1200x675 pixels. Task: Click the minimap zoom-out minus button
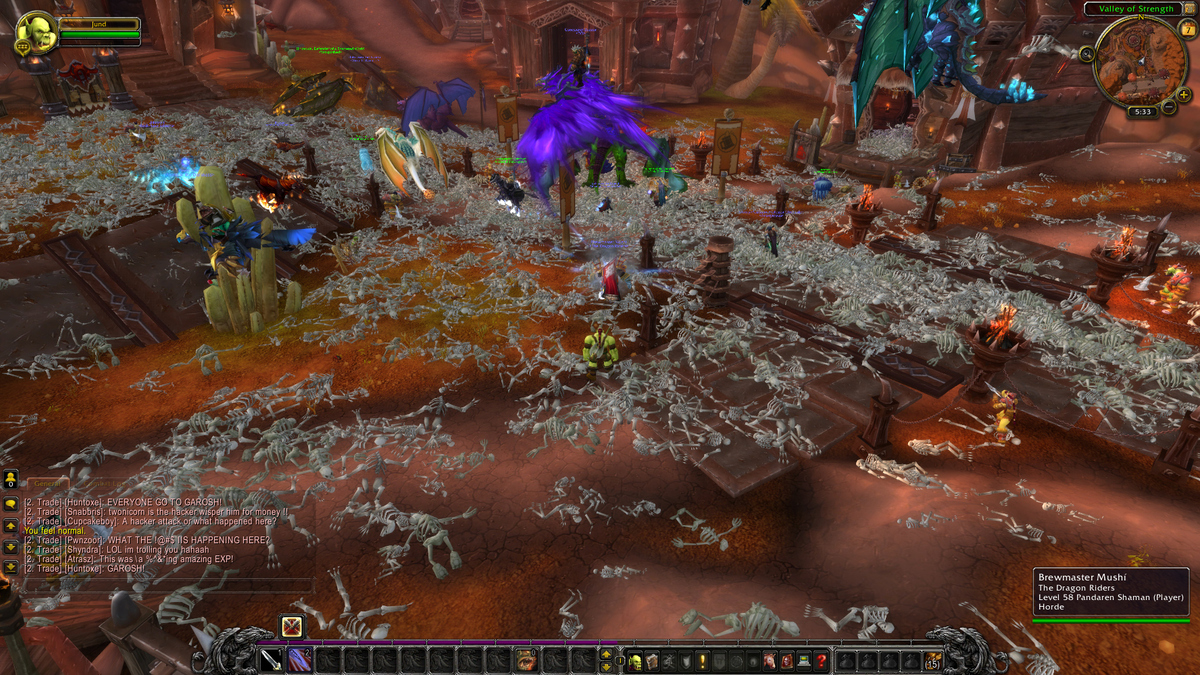(x=1167, y=106)
